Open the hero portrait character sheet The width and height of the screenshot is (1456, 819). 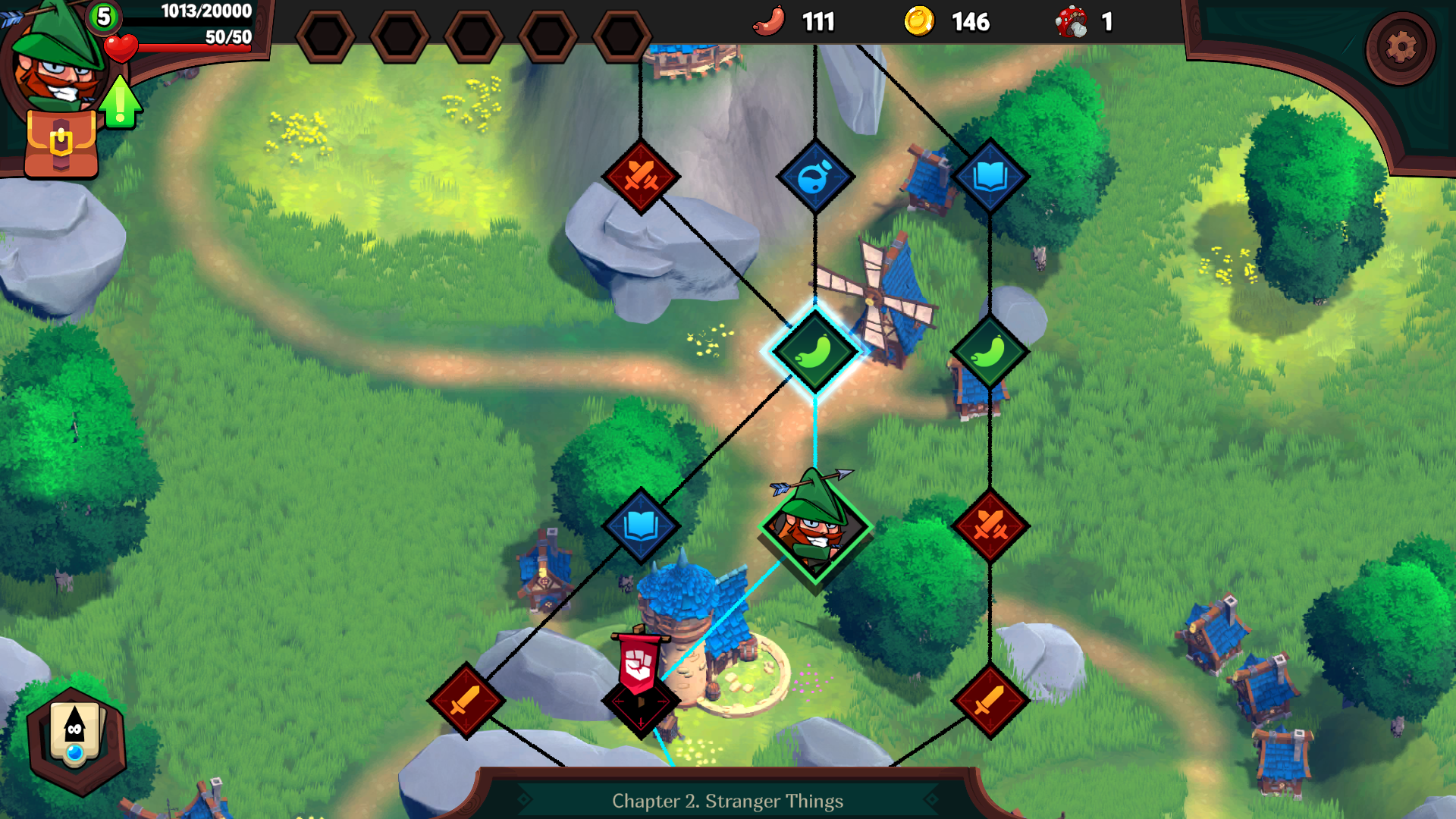55,62
